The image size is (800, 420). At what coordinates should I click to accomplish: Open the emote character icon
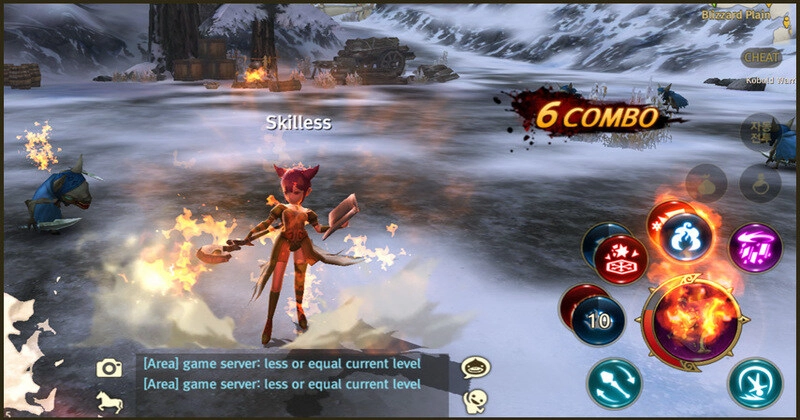[x=475, y=402]
